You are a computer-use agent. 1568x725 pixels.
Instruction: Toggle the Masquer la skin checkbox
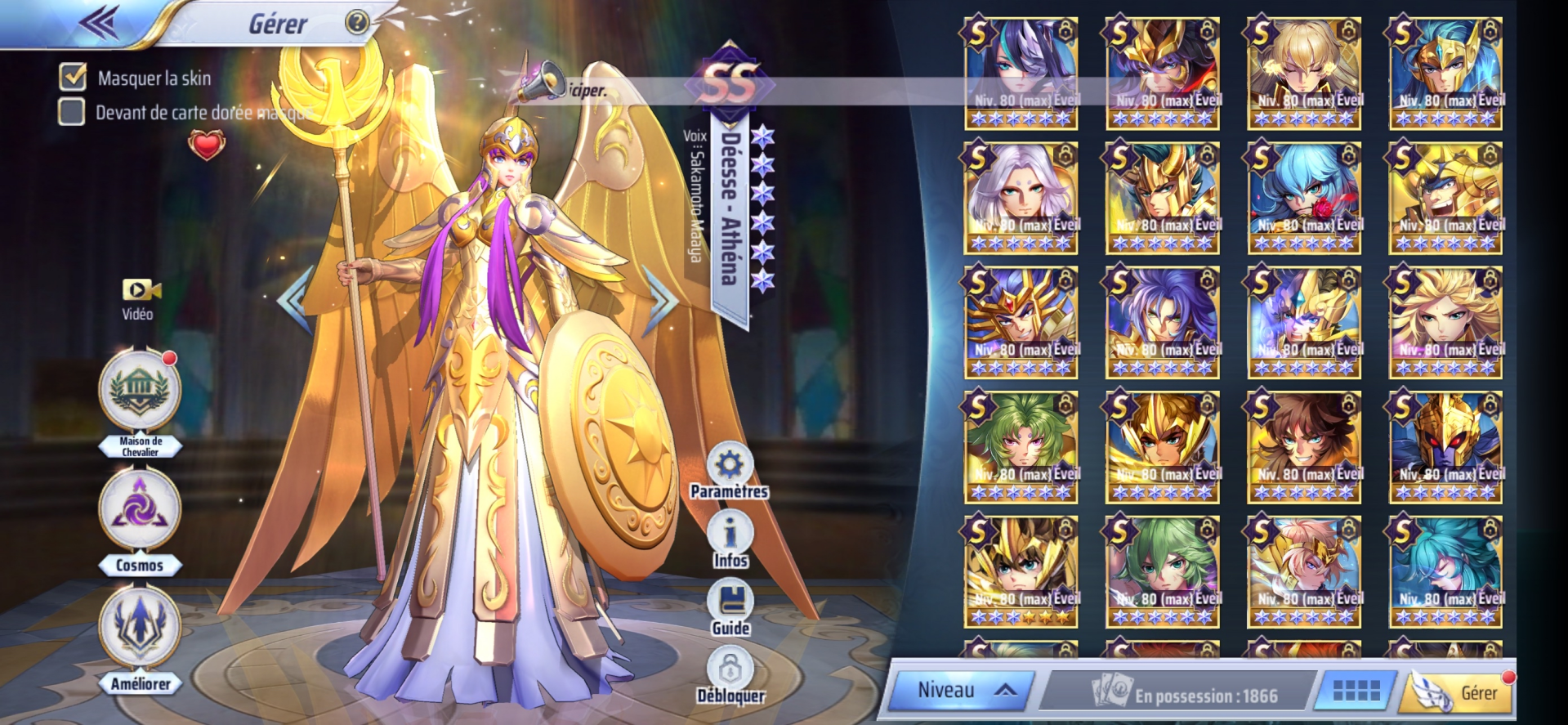[x=73, y=77]
